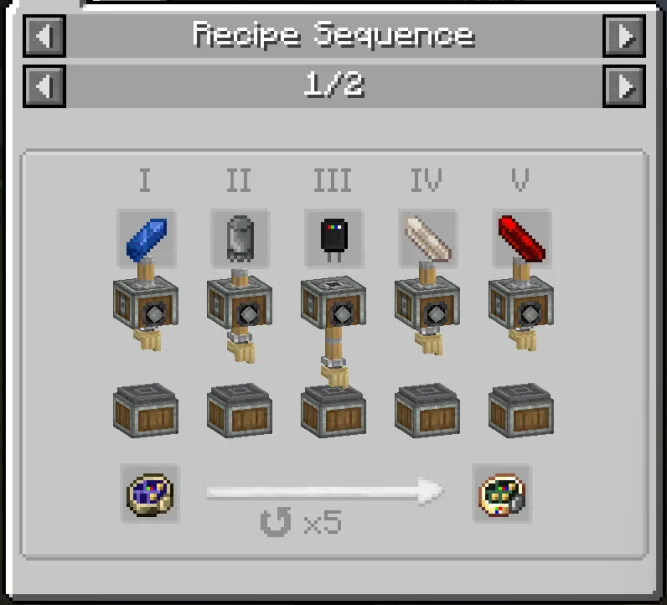The height and width of the screenshot is (605, 667).
Task: Show the next recipe page
Action: (x=624, y=86)
